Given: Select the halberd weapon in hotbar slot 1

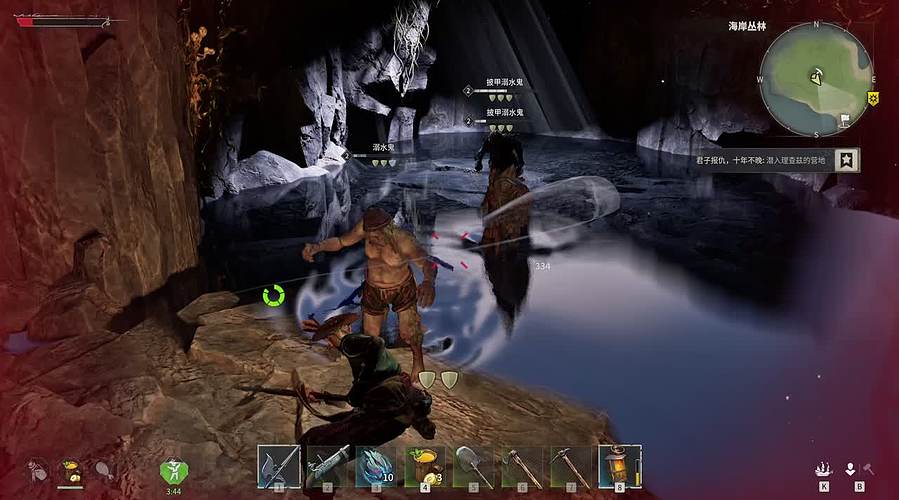Looking at the screenshot, I should click(279, 466).
